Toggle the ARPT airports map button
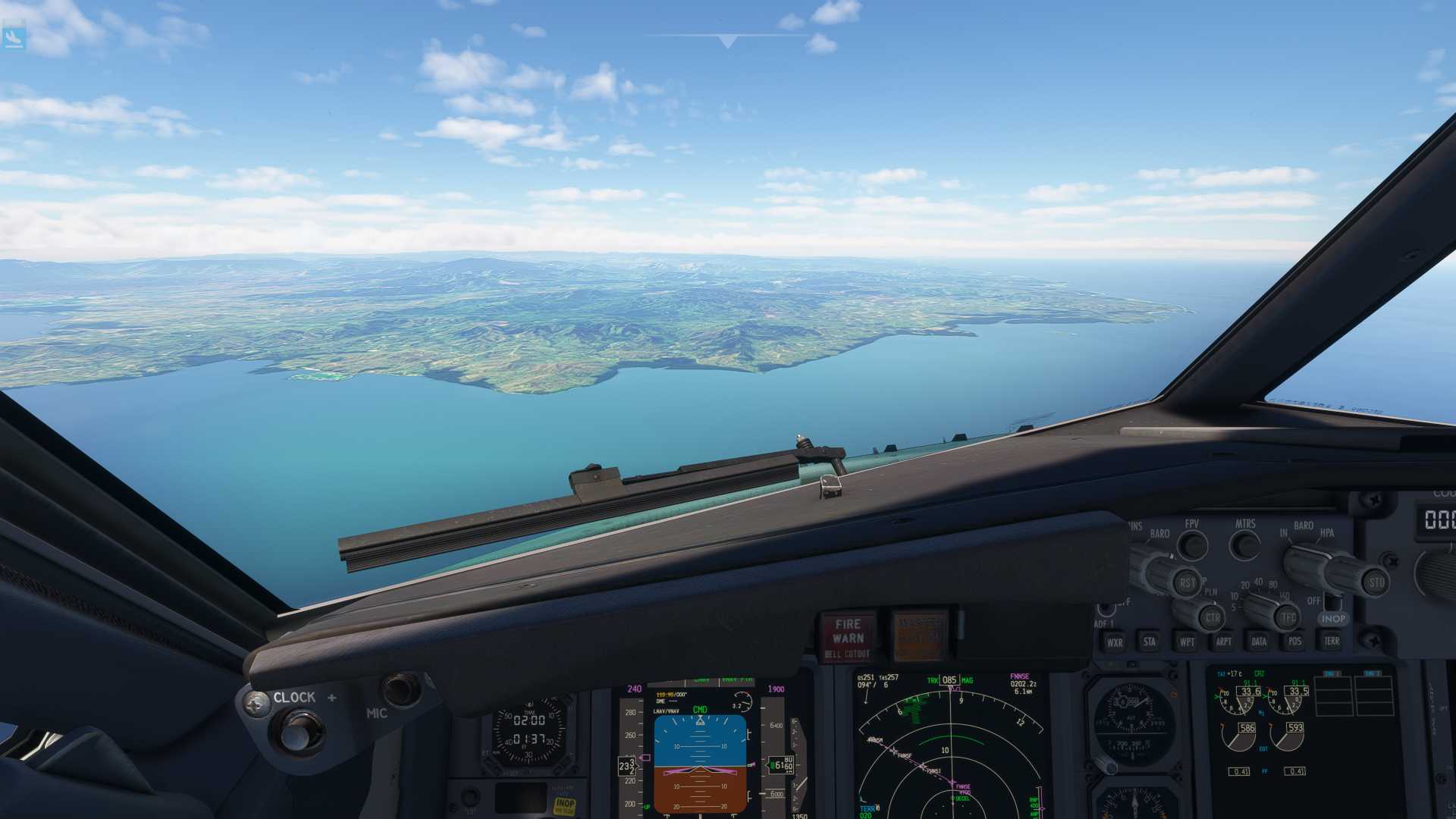Viewport: 1456px width, 819px height. coord(1223,642)
